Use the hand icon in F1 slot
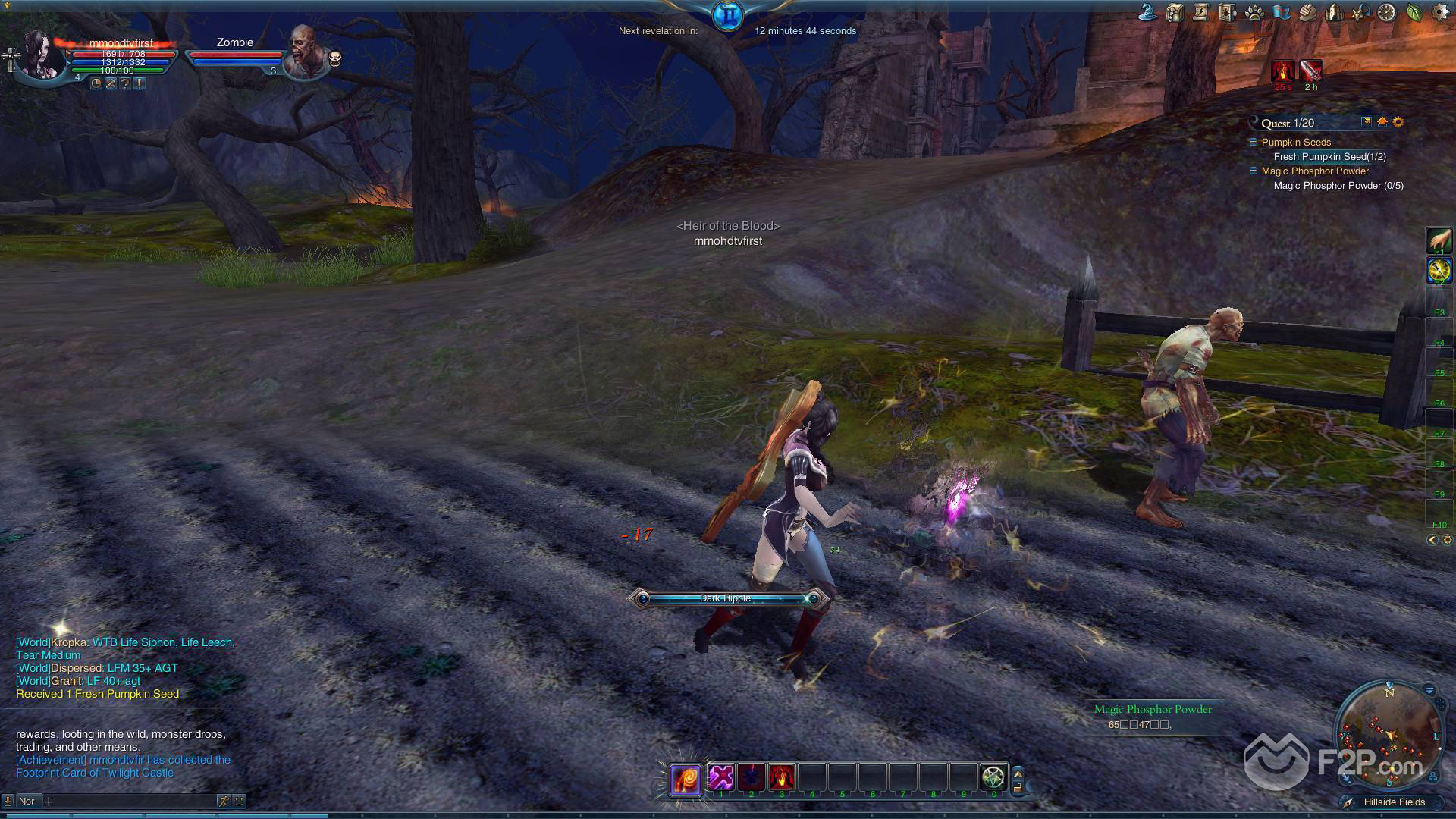Viewport: 1456px width, 819px height. pyautogui.click(x=1439, y=240)
